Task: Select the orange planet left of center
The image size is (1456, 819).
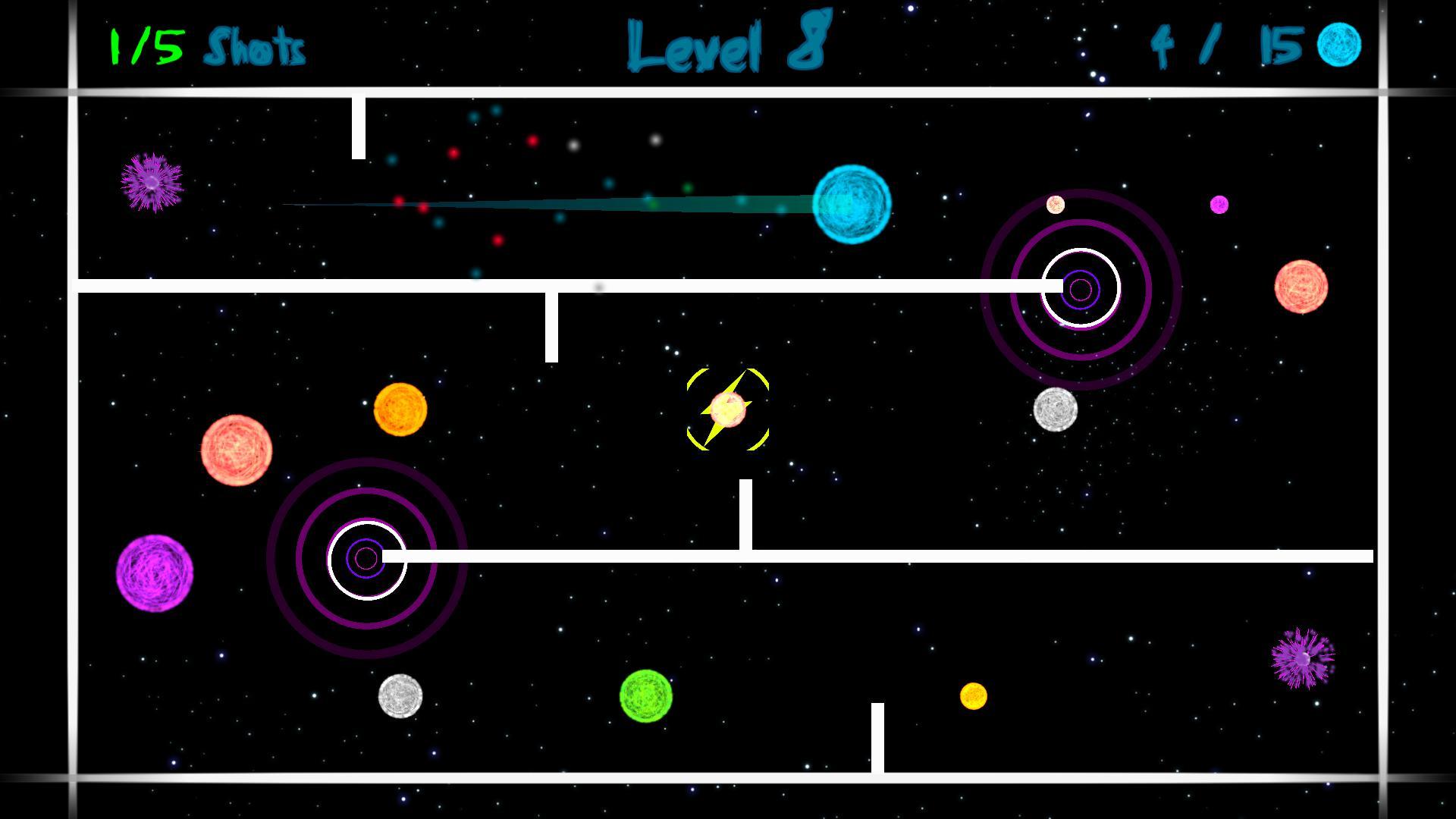Action: 400,410
